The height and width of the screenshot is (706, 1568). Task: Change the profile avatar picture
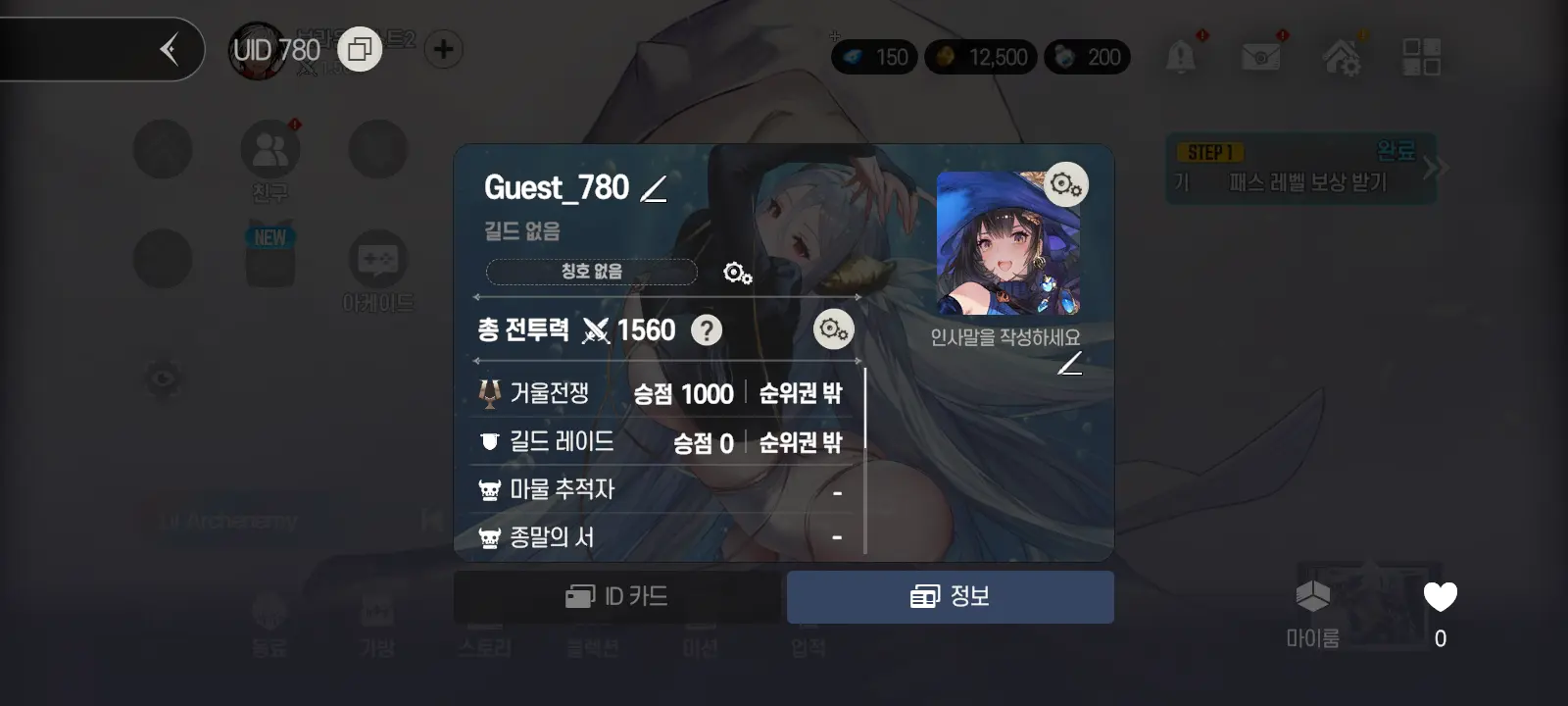1065,183
